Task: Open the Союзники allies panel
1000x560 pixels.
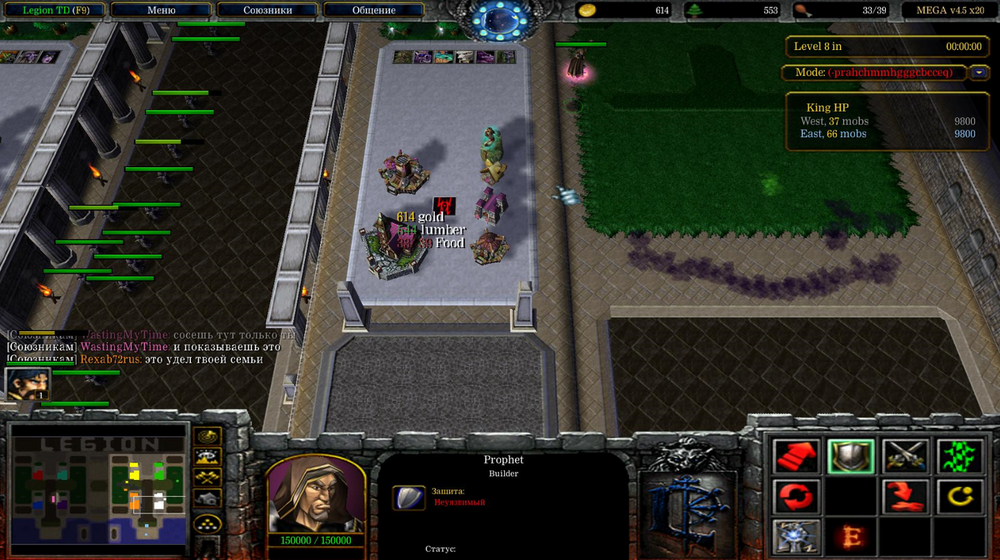Action: tap(267, 10)
